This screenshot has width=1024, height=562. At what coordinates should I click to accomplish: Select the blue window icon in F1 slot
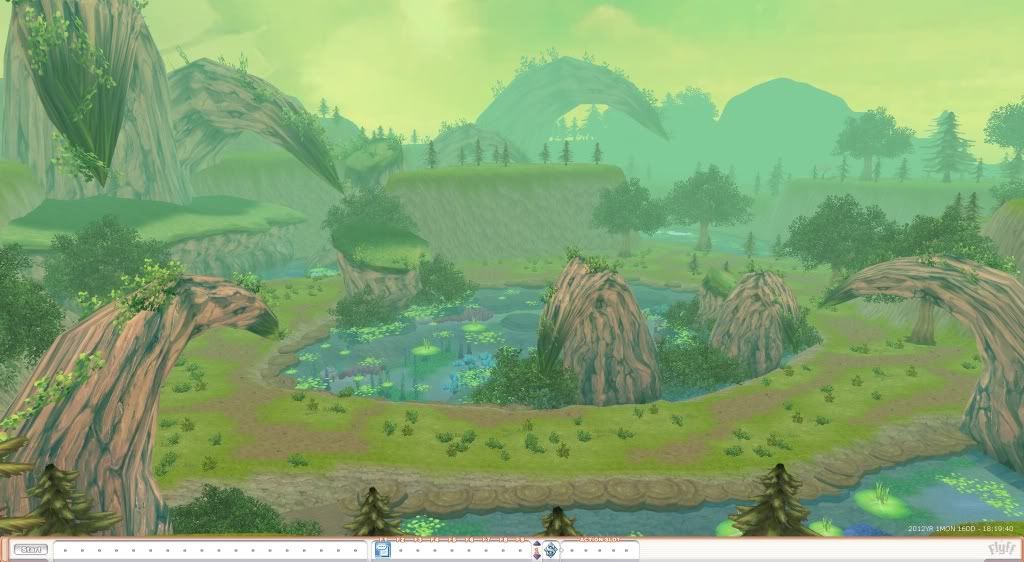coord(381,549)
